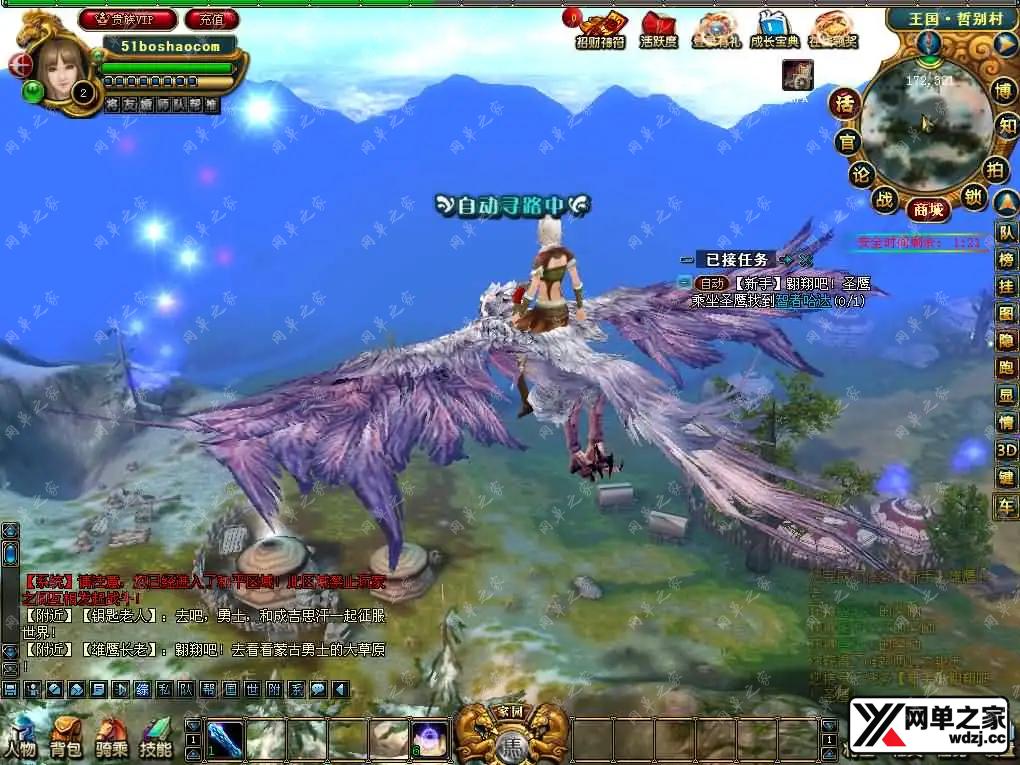Click the 锁 lock button by minimap
Image resolution: width=1020 pixels, height=765 pixels.
tap(973, 197)
